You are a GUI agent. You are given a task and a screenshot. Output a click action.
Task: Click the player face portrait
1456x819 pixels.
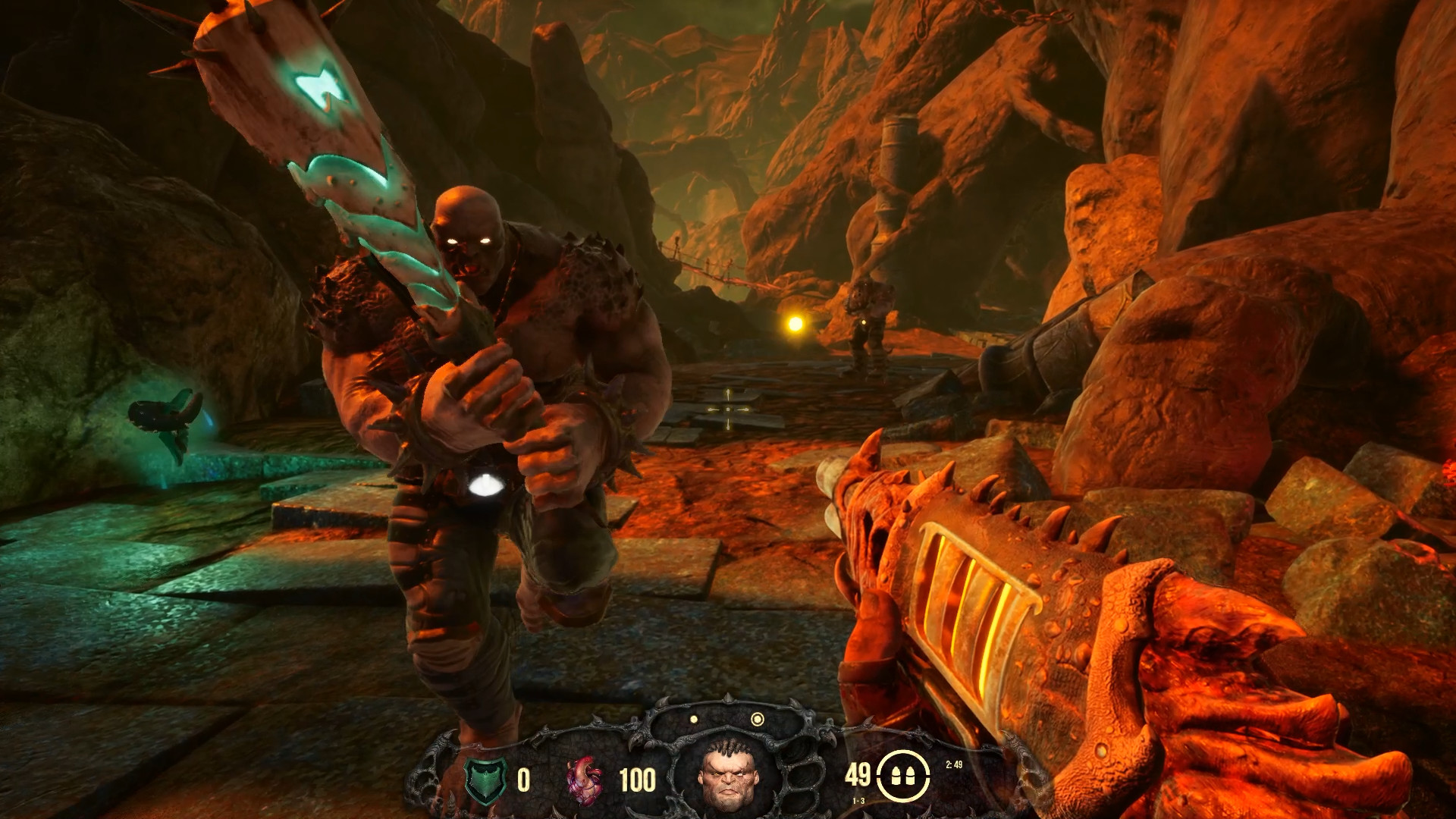pyautogui.click(x=726, y=773)
